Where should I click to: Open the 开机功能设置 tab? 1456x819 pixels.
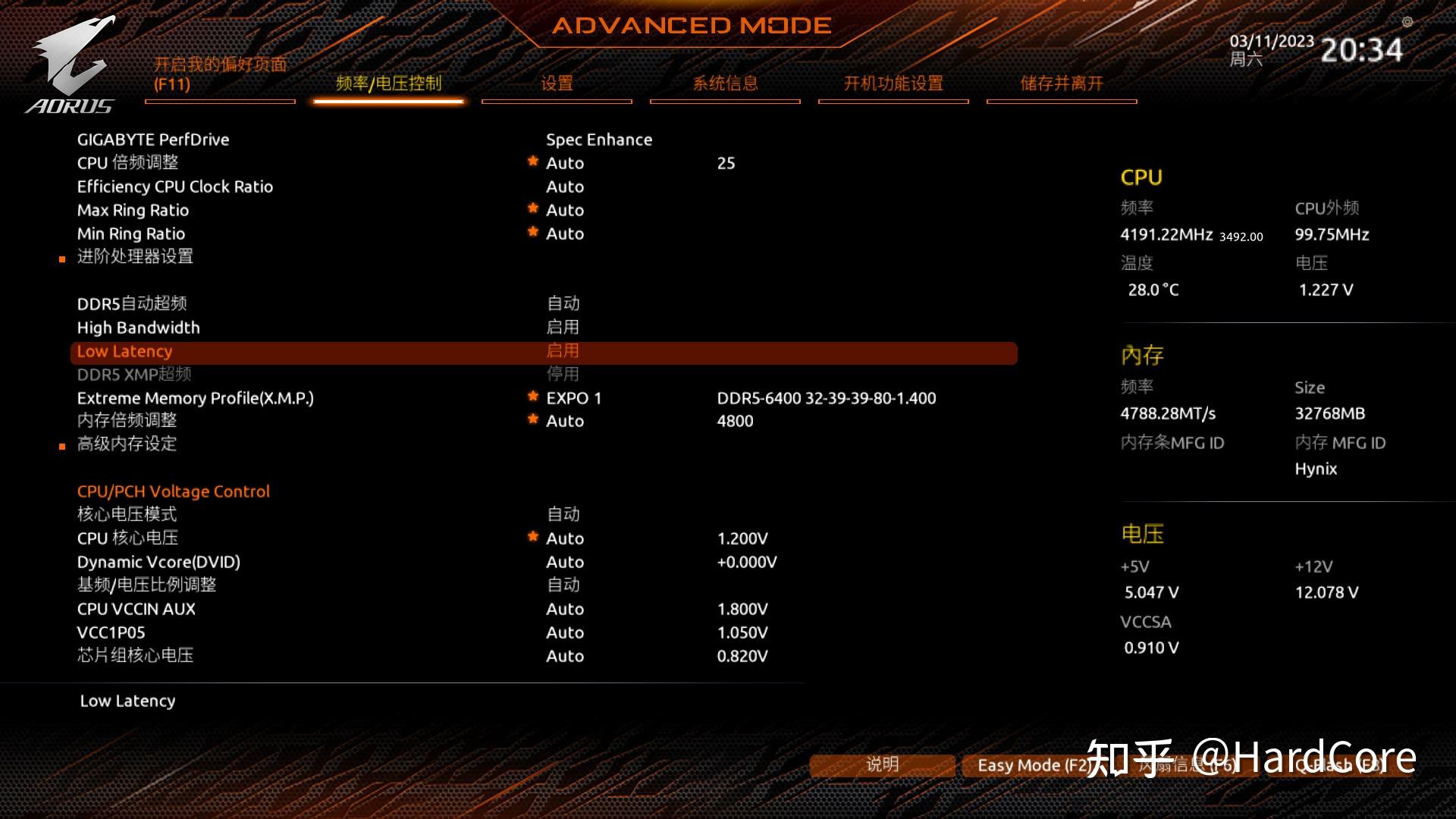[x=893, y=83]
